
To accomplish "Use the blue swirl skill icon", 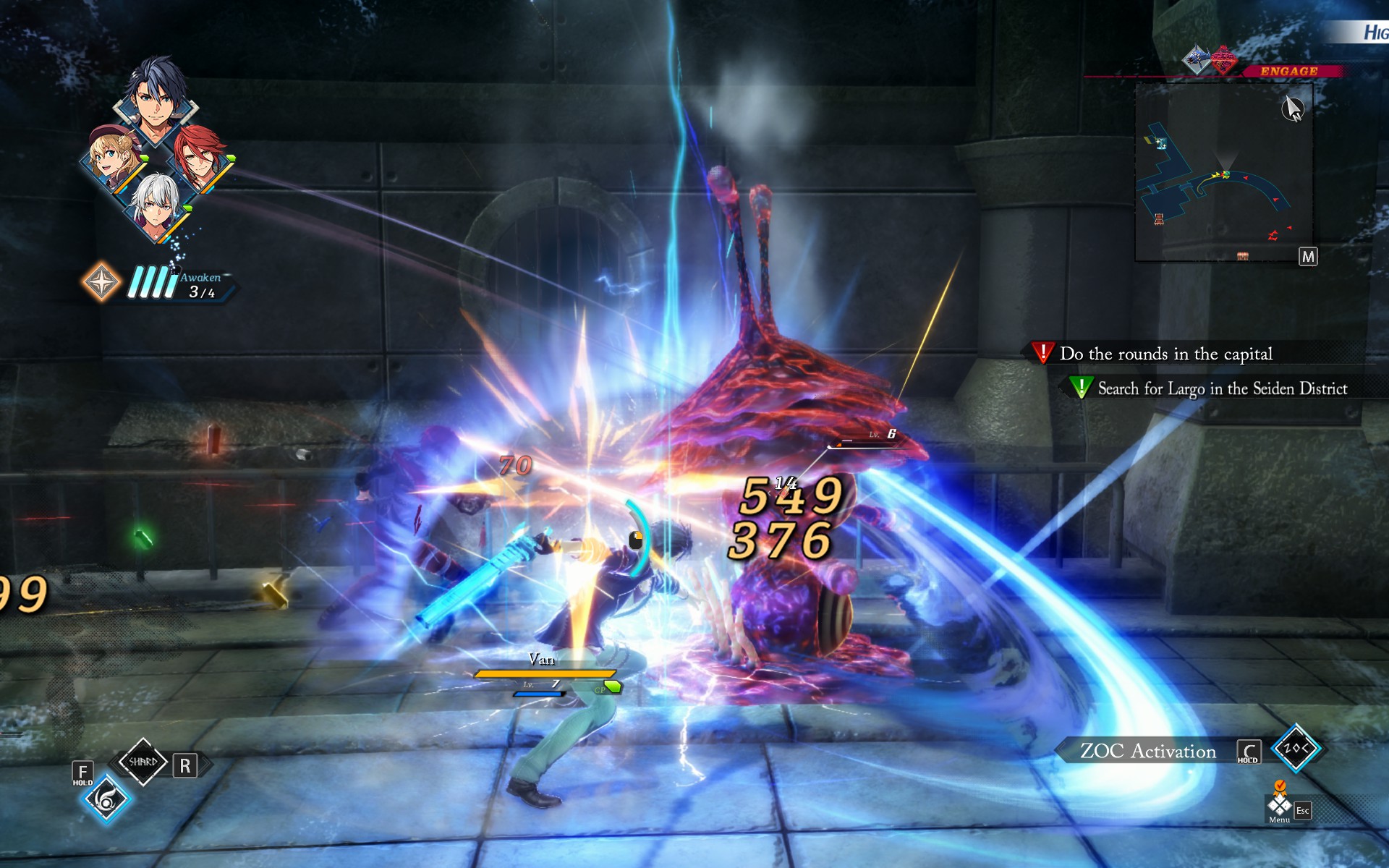I will (106, 799).
